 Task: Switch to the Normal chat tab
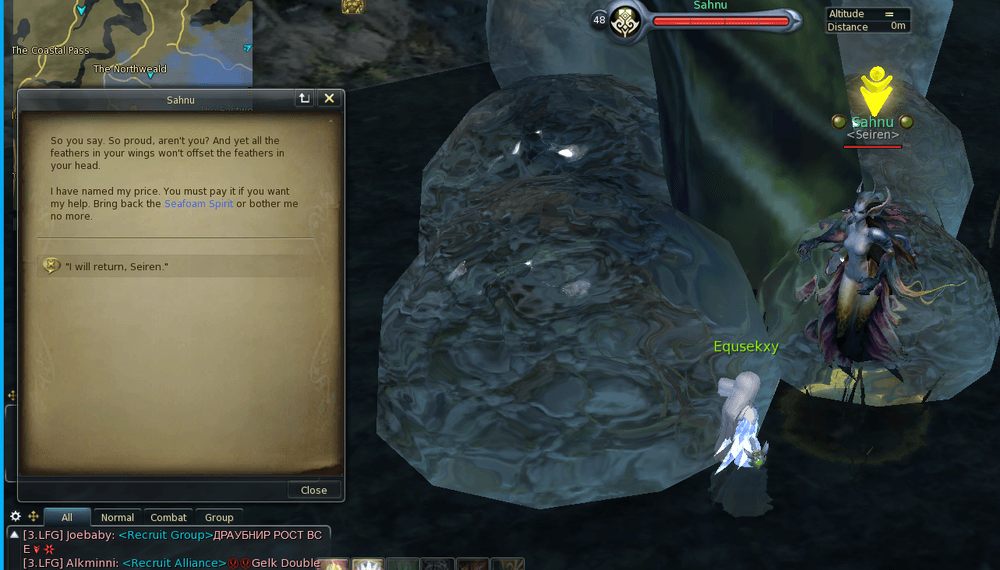117,517
